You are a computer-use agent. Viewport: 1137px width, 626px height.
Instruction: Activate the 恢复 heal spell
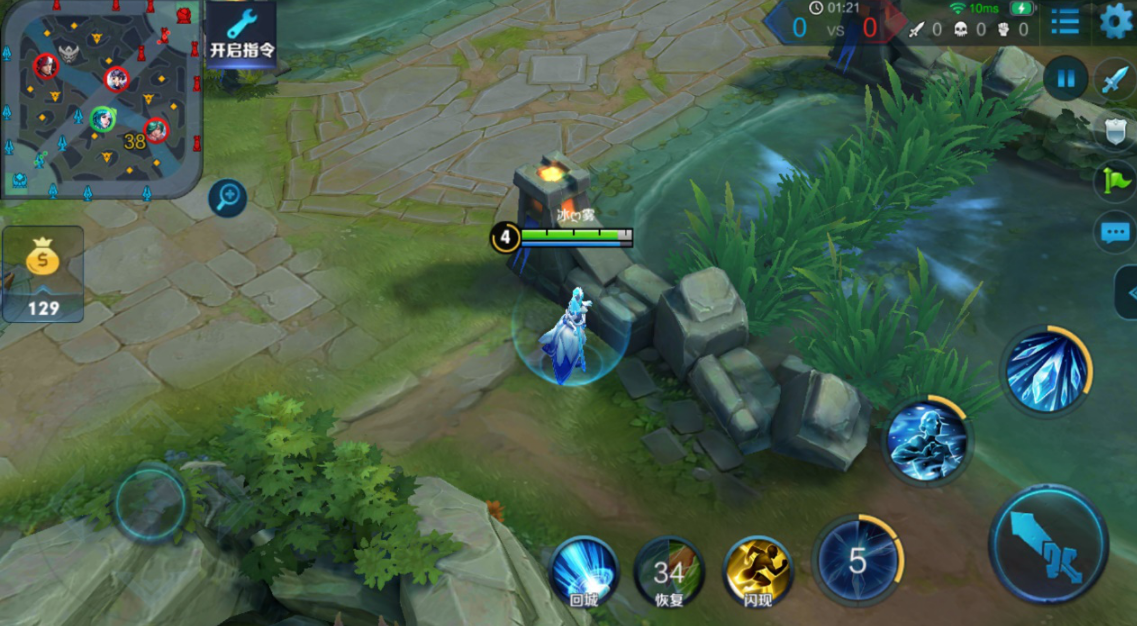(669, 572)
